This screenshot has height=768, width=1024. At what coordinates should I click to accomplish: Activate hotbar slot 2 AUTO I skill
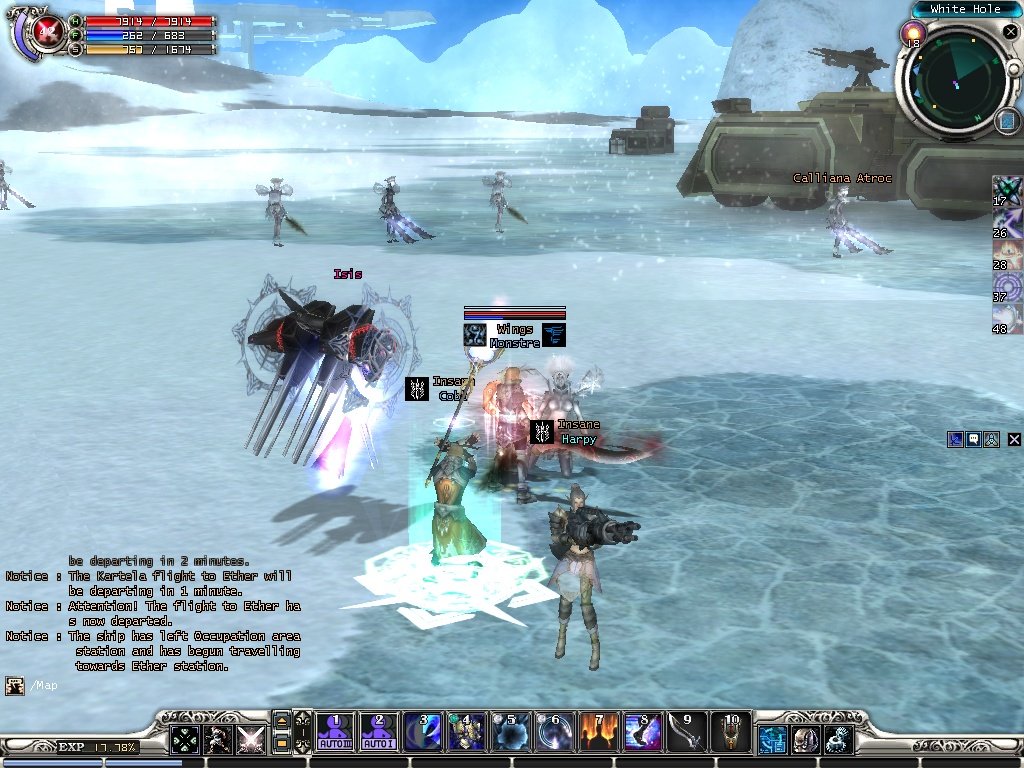click(x=378, y=732)
